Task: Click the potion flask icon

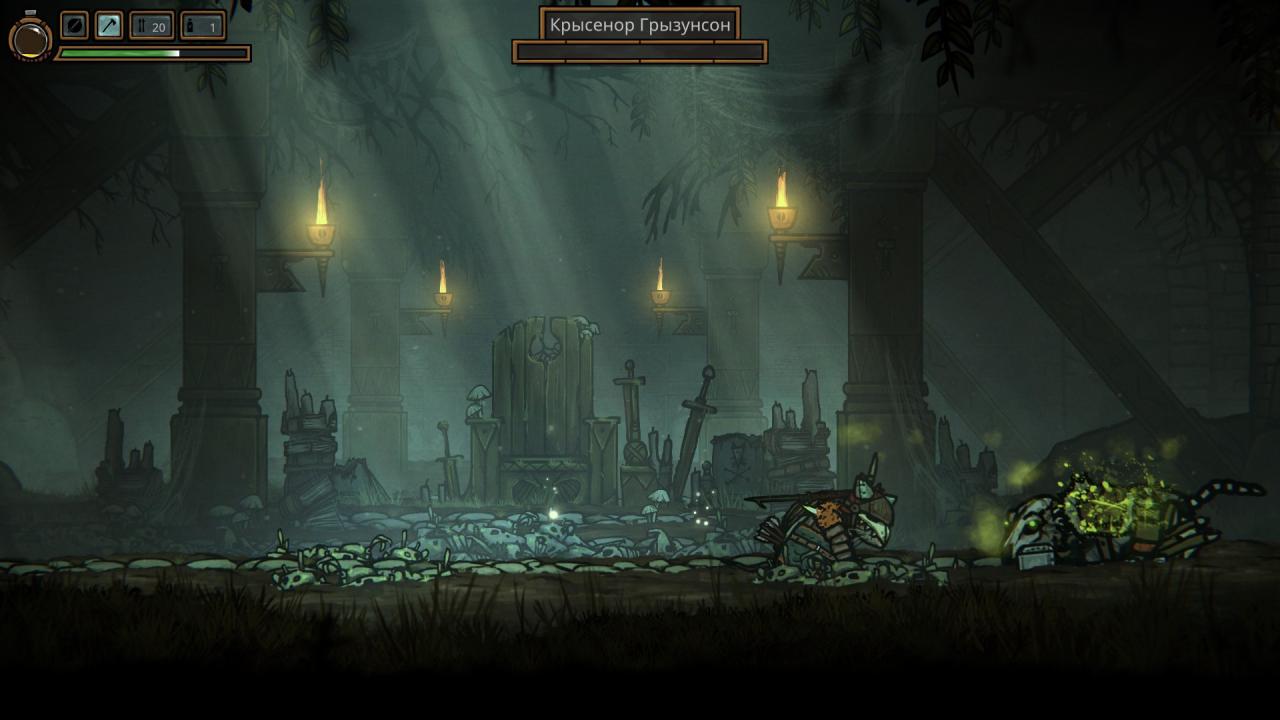Action: point(30,38)
